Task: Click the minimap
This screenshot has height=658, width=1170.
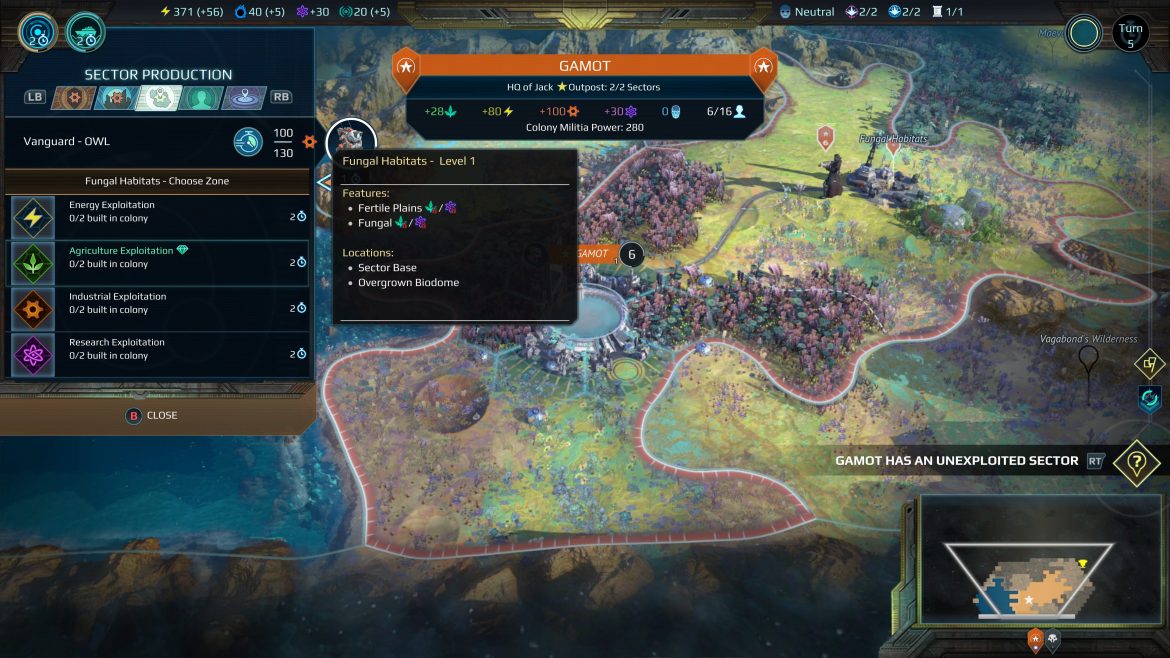Action: tap(1029, 567)
